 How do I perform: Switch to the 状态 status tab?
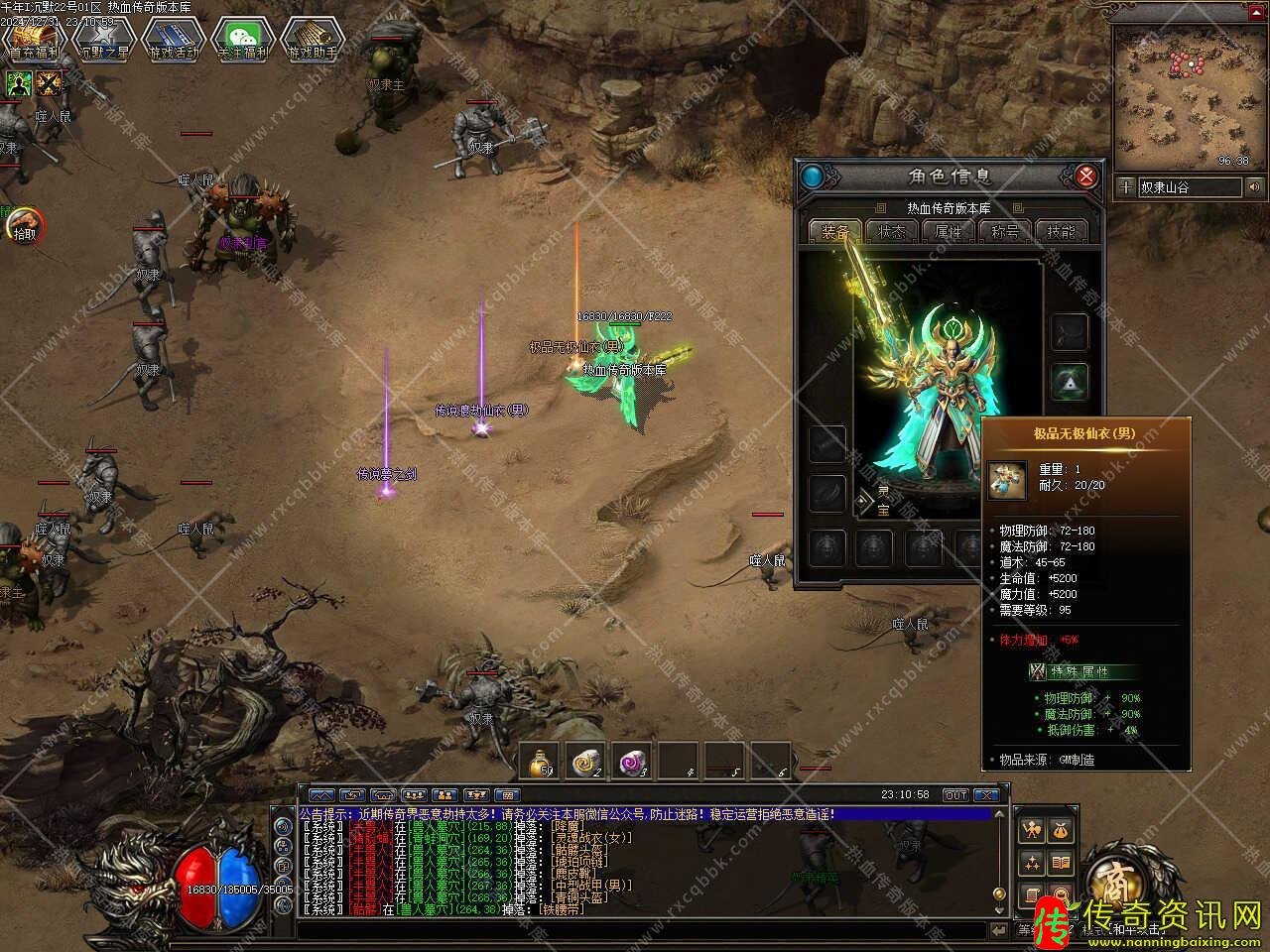point(891,231)
